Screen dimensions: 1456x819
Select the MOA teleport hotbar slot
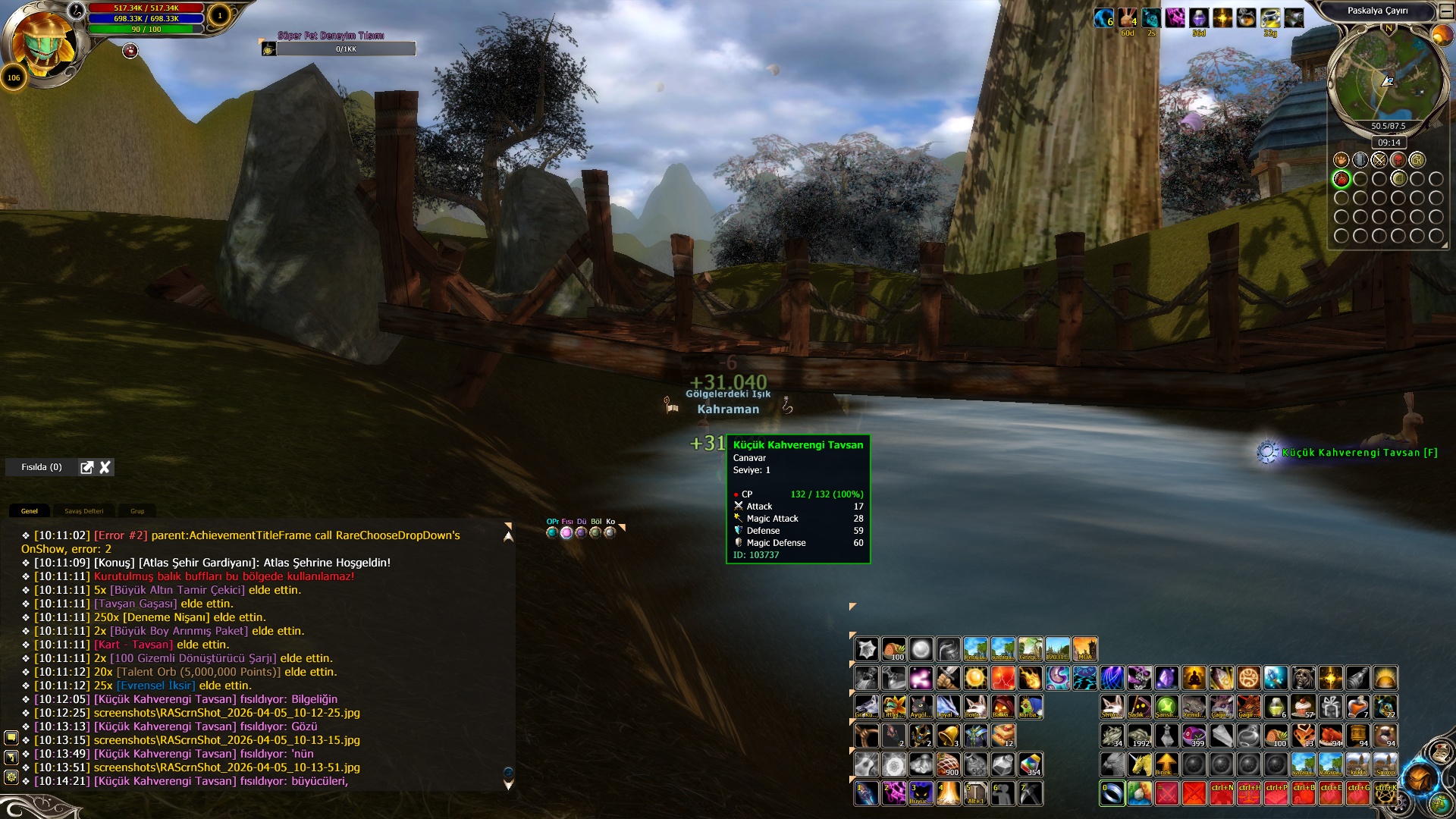(x=1084, y=649)
